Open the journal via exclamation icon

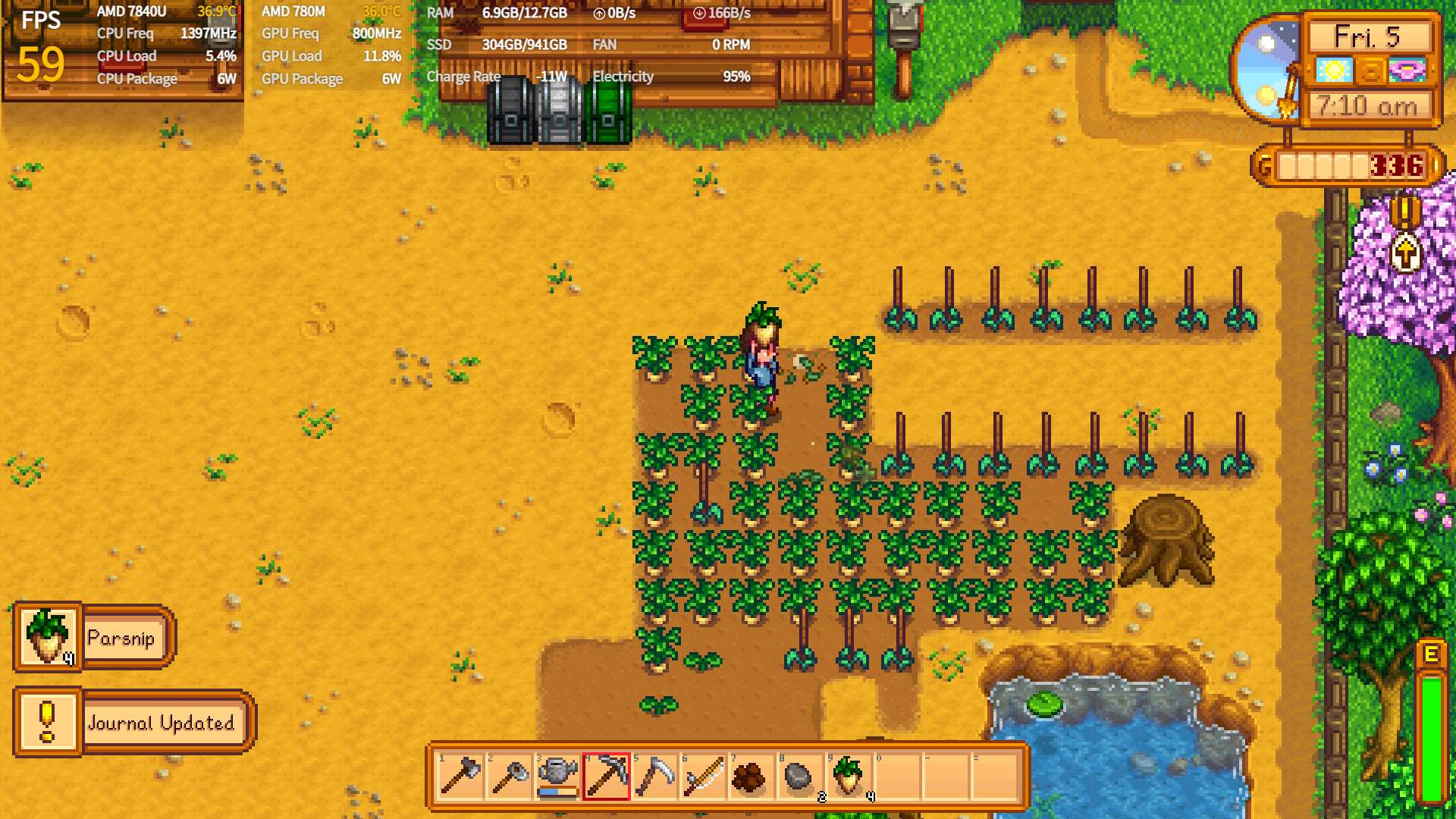(1405, 212)
